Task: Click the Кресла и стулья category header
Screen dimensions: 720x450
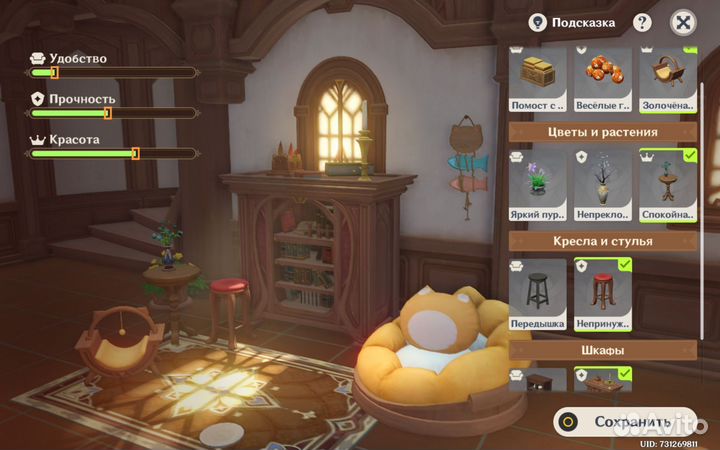Action: click(x=603, y=241)
